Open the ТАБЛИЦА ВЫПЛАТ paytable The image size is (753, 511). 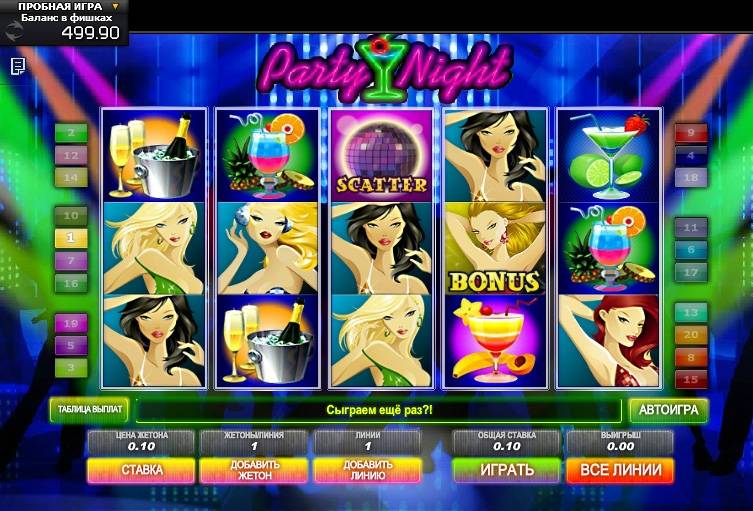[x=89, y=410]
